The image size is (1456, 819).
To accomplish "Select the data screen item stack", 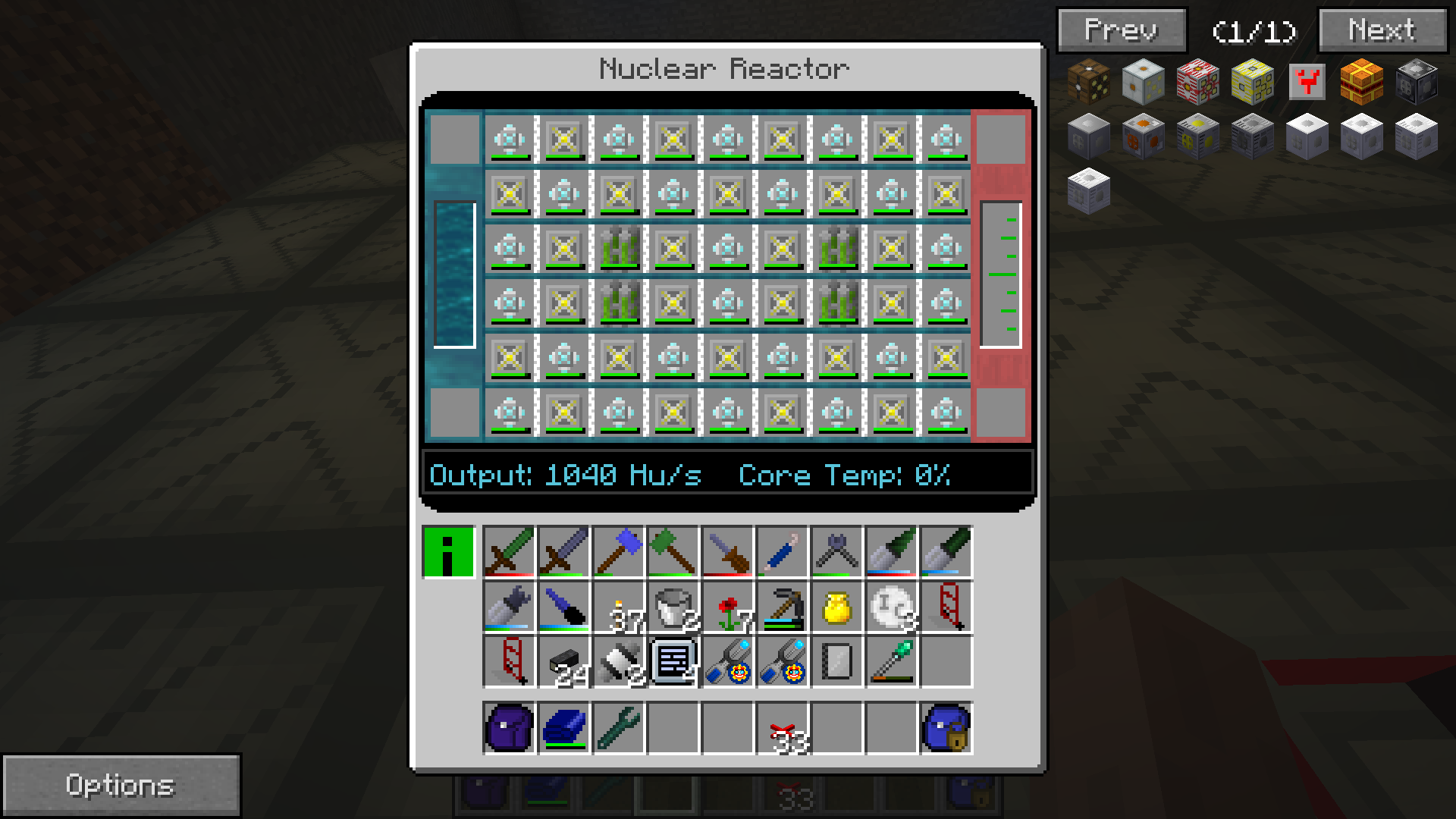I will (x=673, y=662).
